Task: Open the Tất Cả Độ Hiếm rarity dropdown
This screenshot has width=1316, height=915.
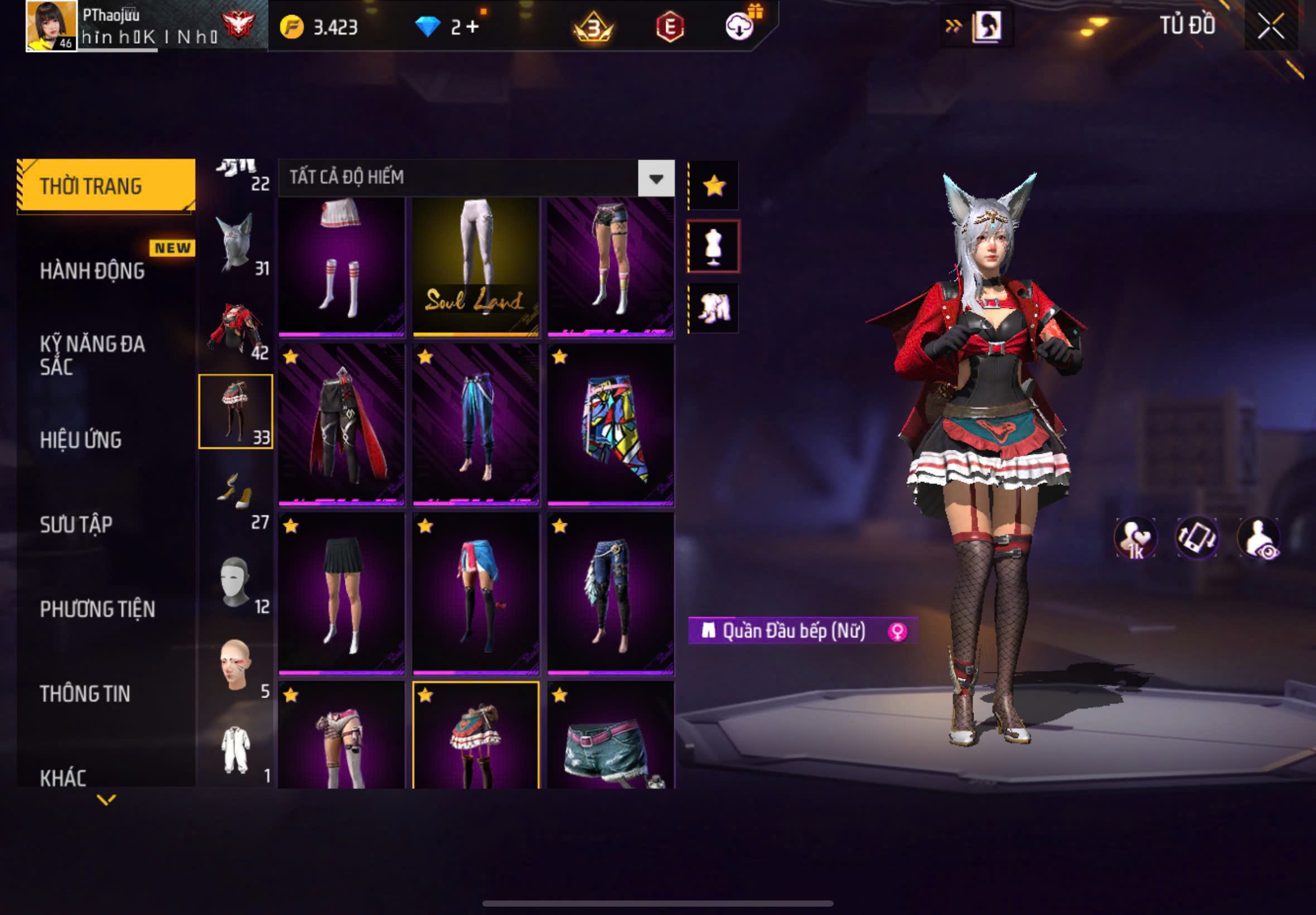Action: pyautogui.click(x=656, y=179)
